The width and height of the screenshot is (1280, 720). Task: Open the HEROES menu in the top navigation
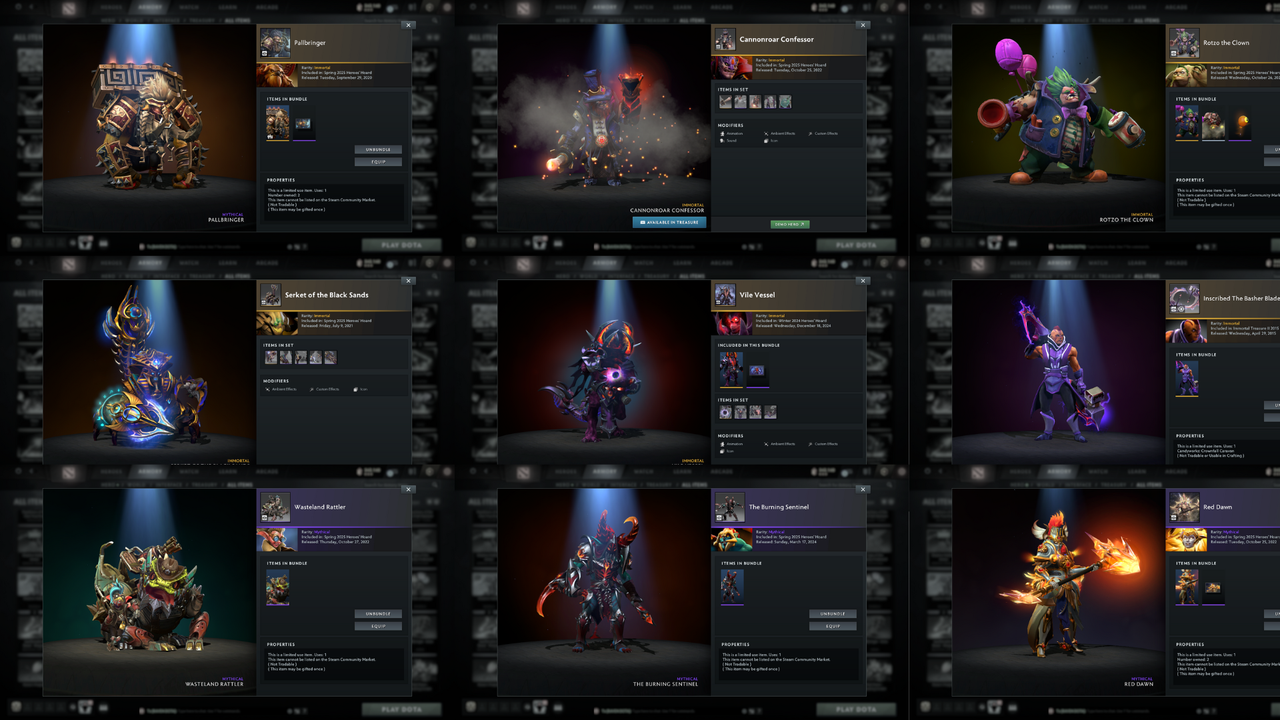pos(109,7)
